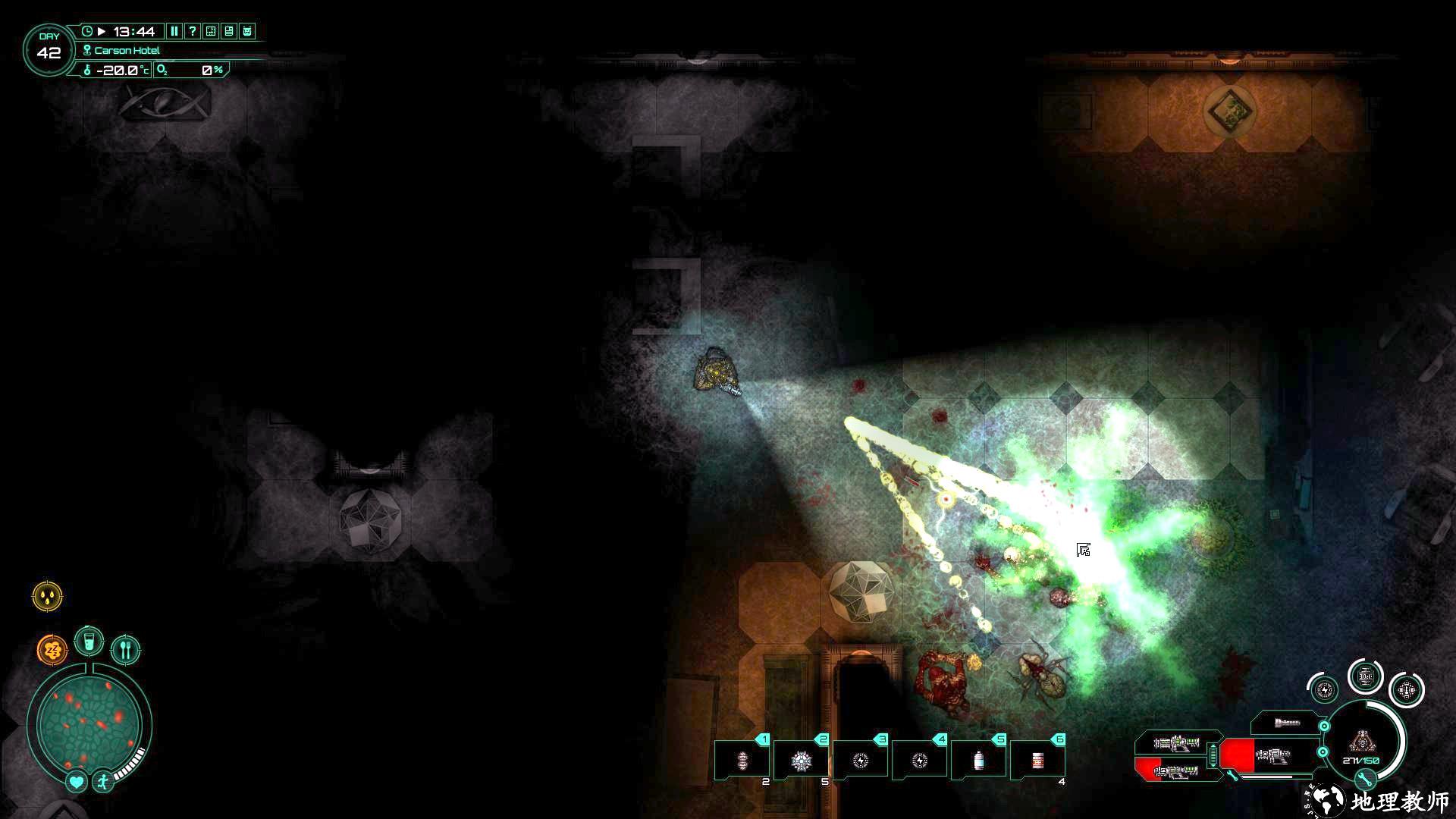
Task: Use the red canister in slot 6
Action: click(1037, 760)
